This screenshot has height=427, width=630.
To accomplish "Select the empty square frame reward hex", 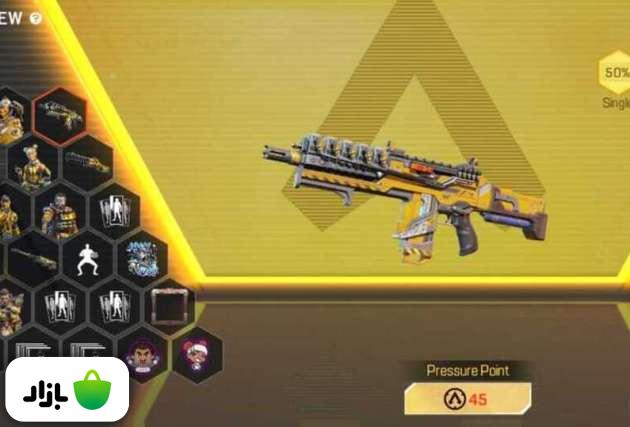I will pyautogui.click(x=169, y=306).
